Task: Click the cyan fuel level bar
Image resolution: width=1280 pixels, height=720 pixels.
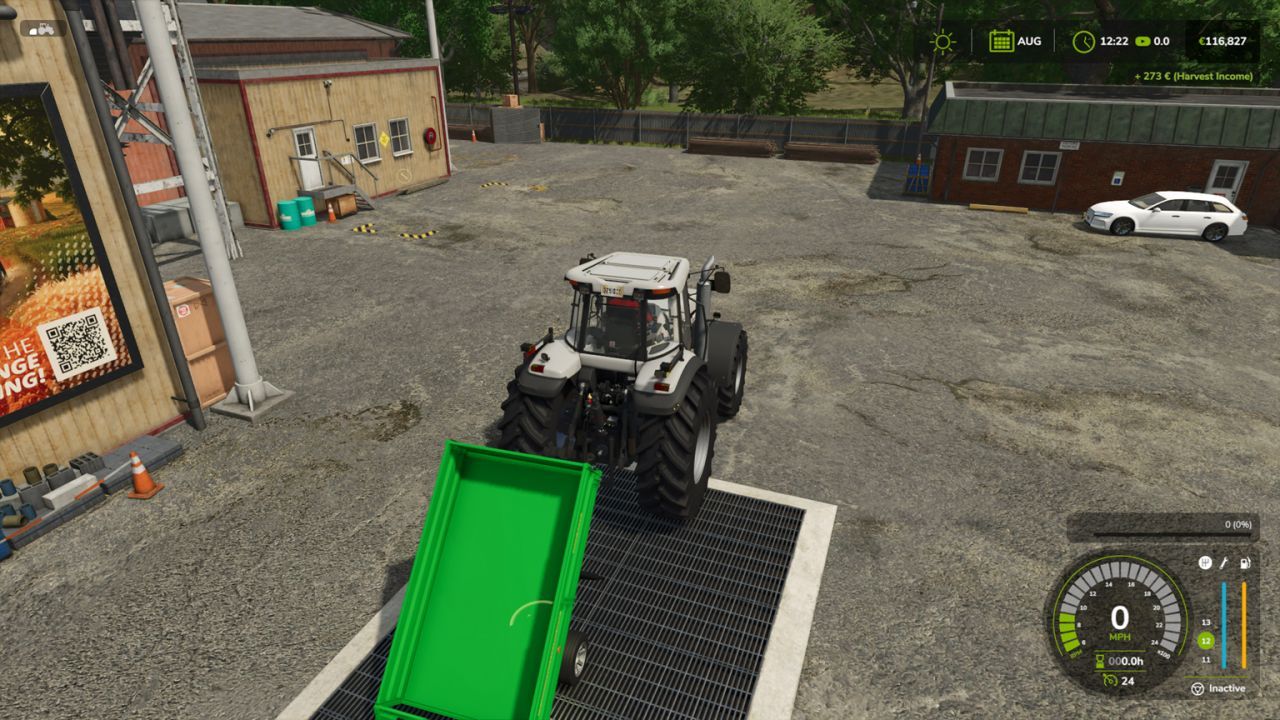Action: click(x=1223, y=625)
